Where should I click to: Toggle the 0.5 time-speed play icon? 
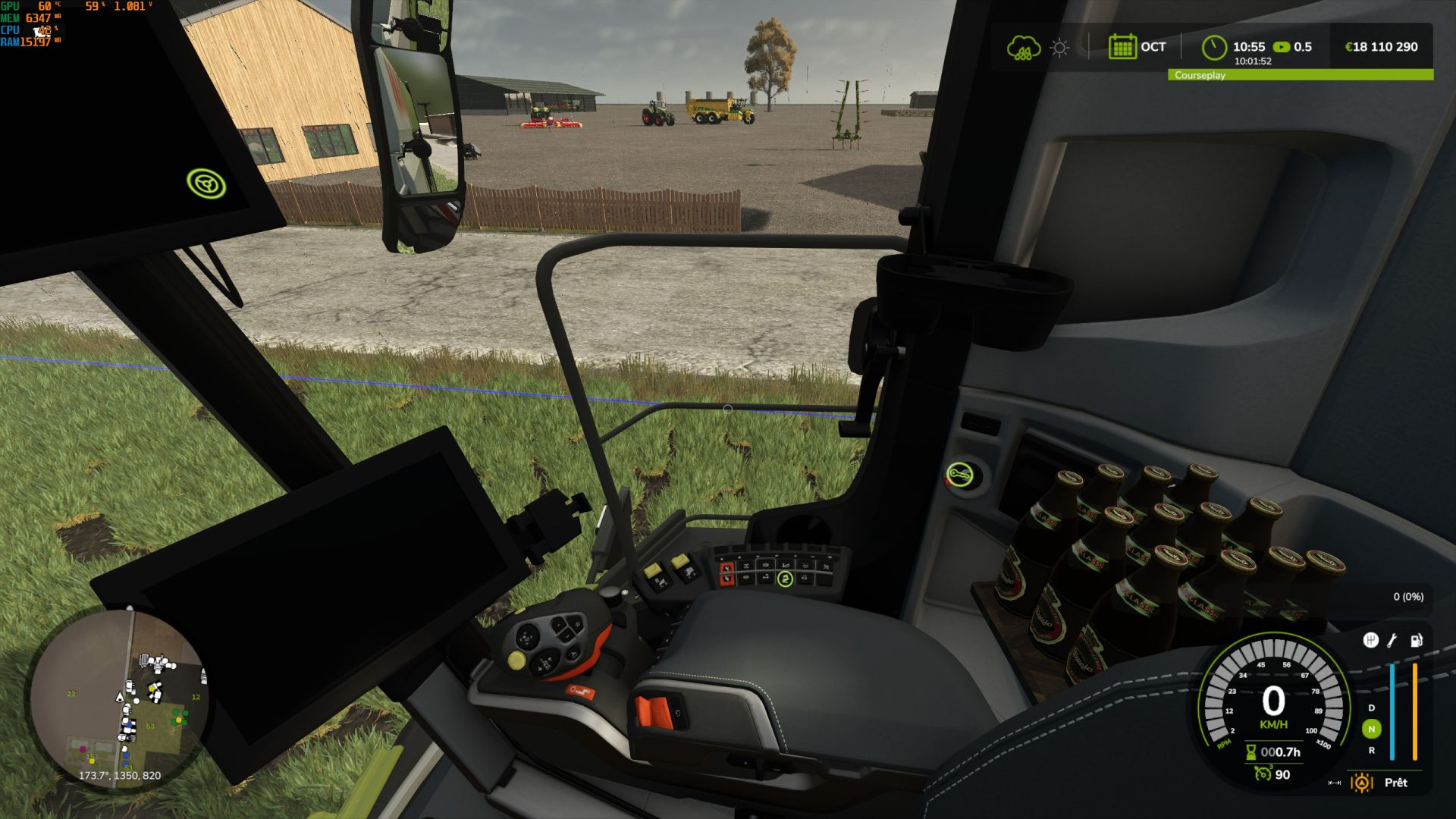1282,47
